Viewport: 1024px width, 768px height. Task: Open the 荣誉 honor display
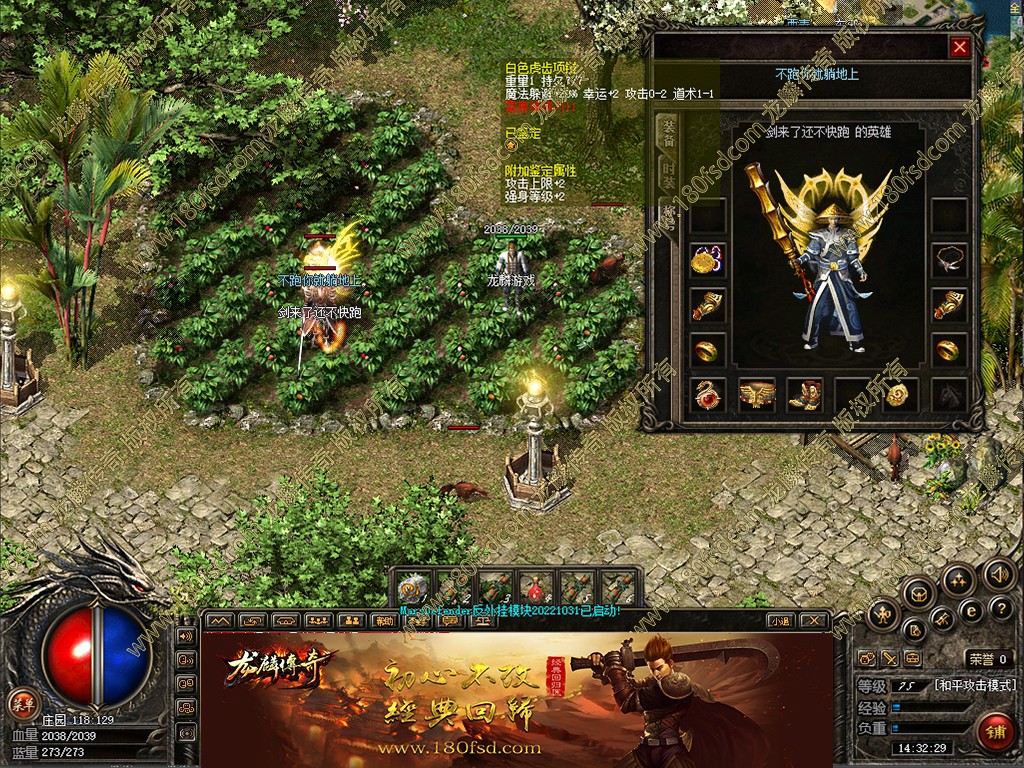click(x=988, y=659)
